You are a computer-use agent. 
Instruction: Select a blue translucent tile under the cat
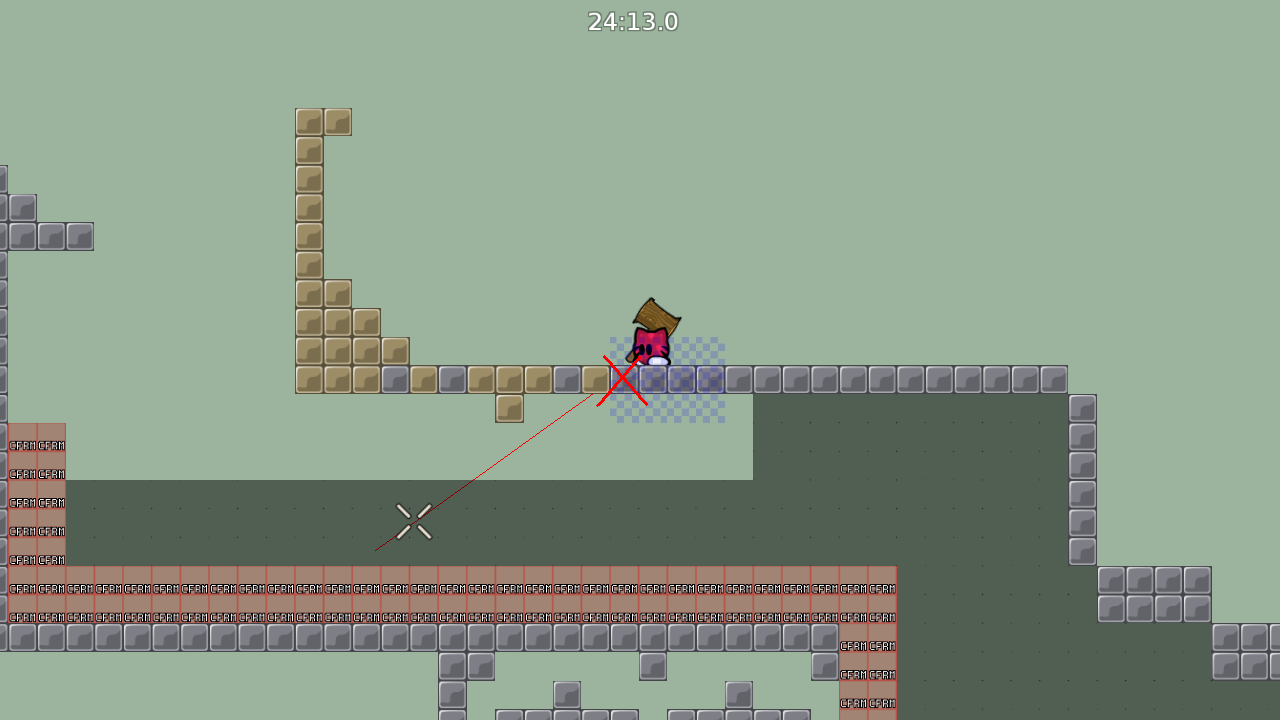click(680, 378)
